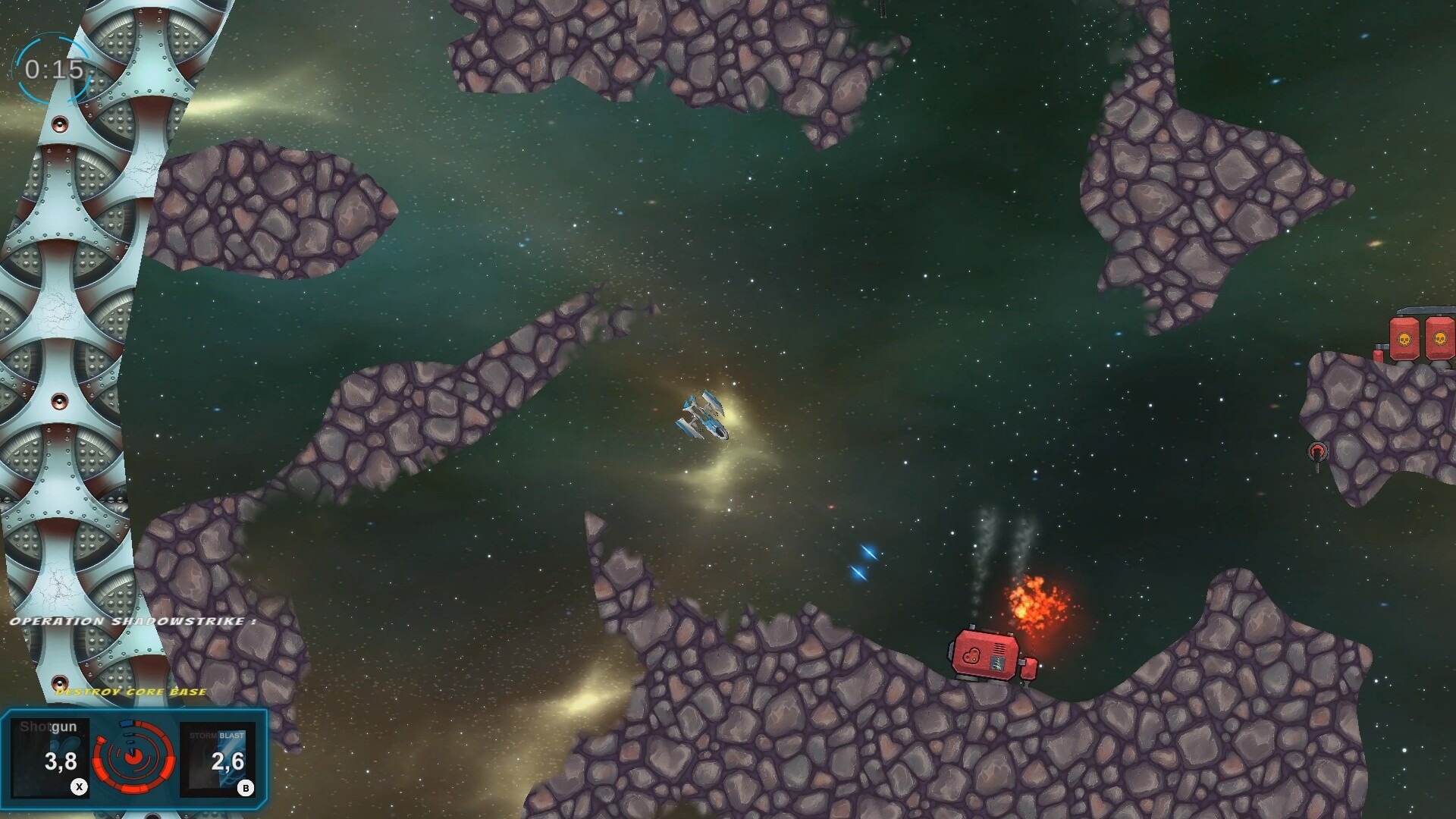Click the small red canister near the barrels
This screenshot has height=819, width=1456.
(x=1379, y=356)
